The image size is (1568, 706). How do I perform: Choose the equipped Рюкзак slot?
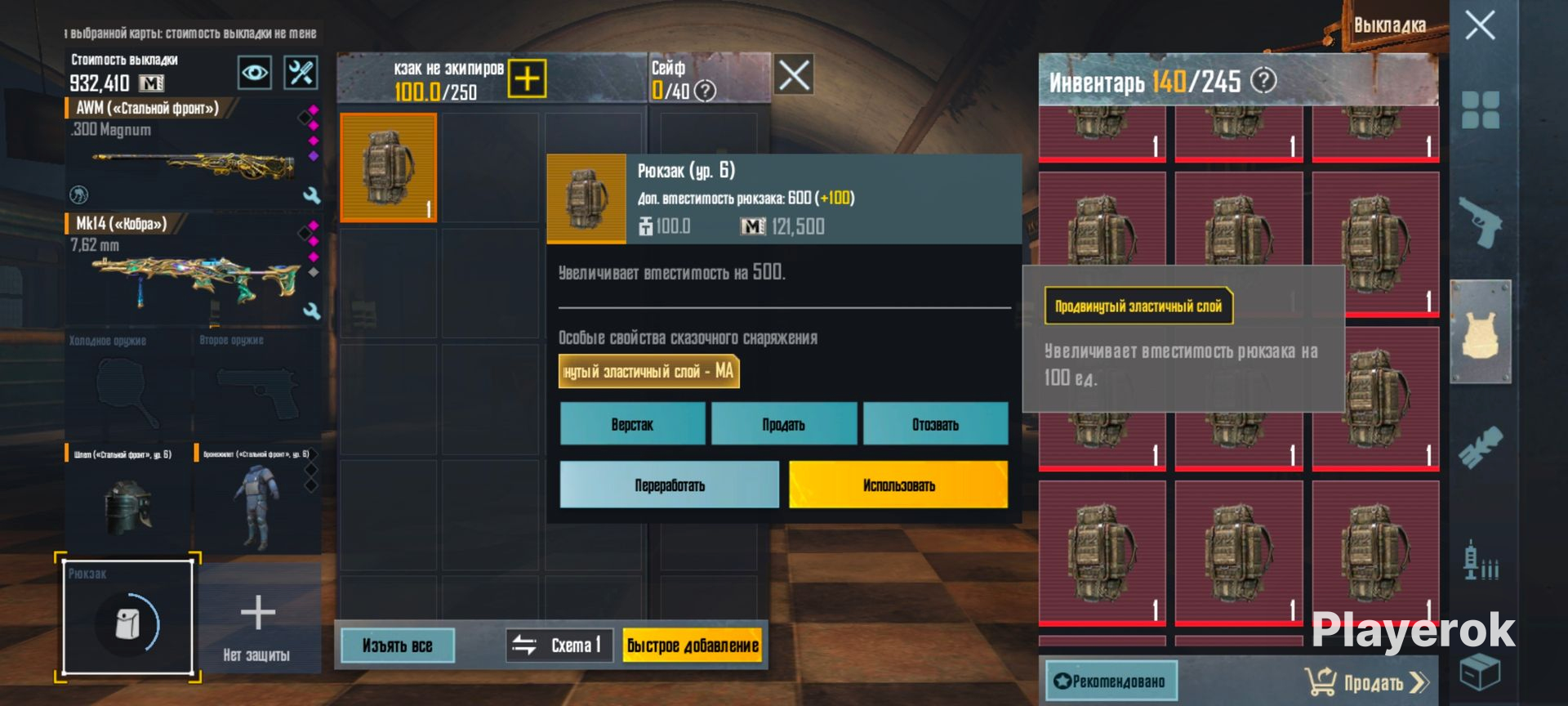(128, 619)
